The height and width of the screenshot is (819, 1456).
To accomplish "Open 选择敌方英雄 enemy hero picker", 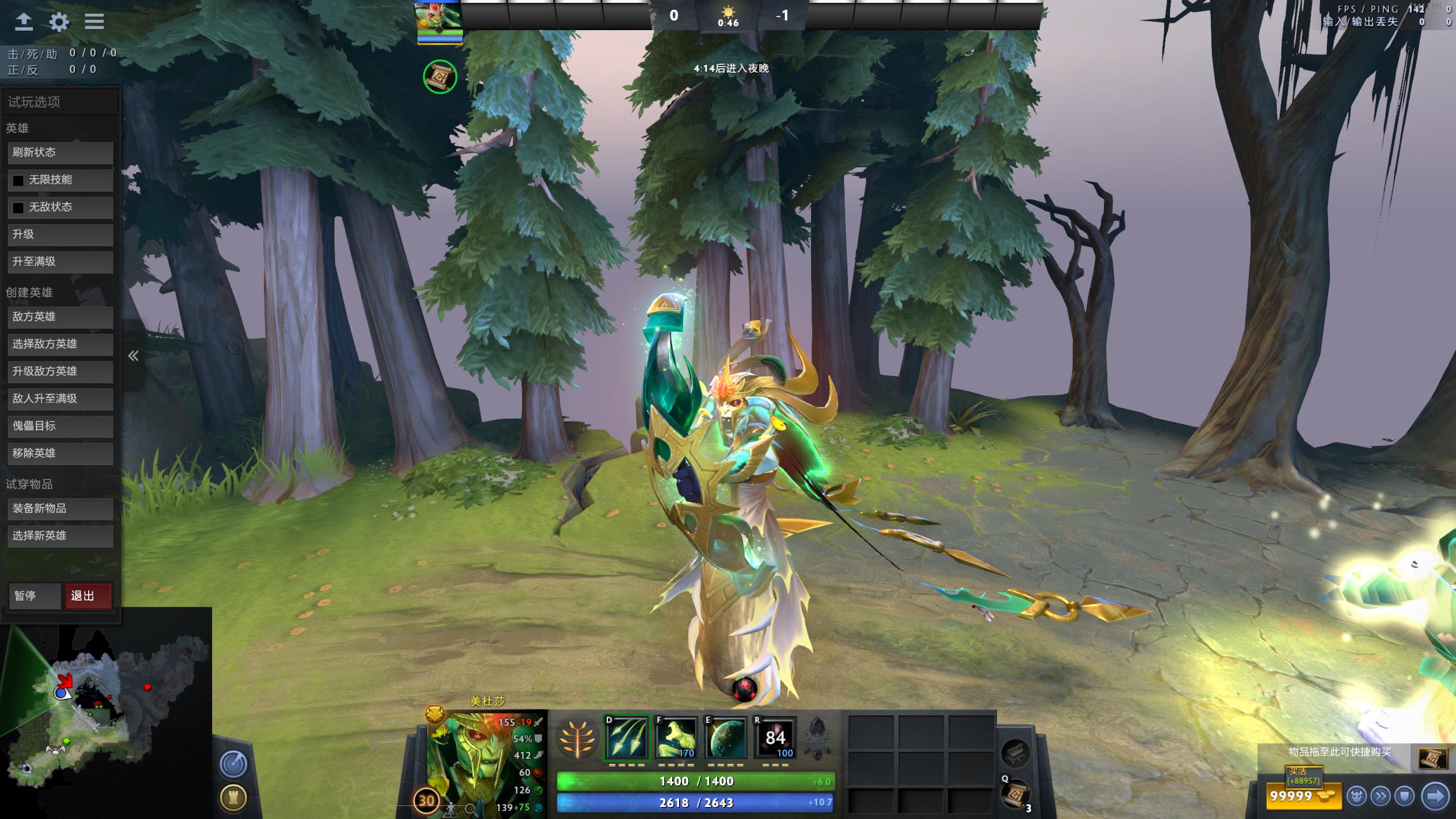I will pos(60,344).
